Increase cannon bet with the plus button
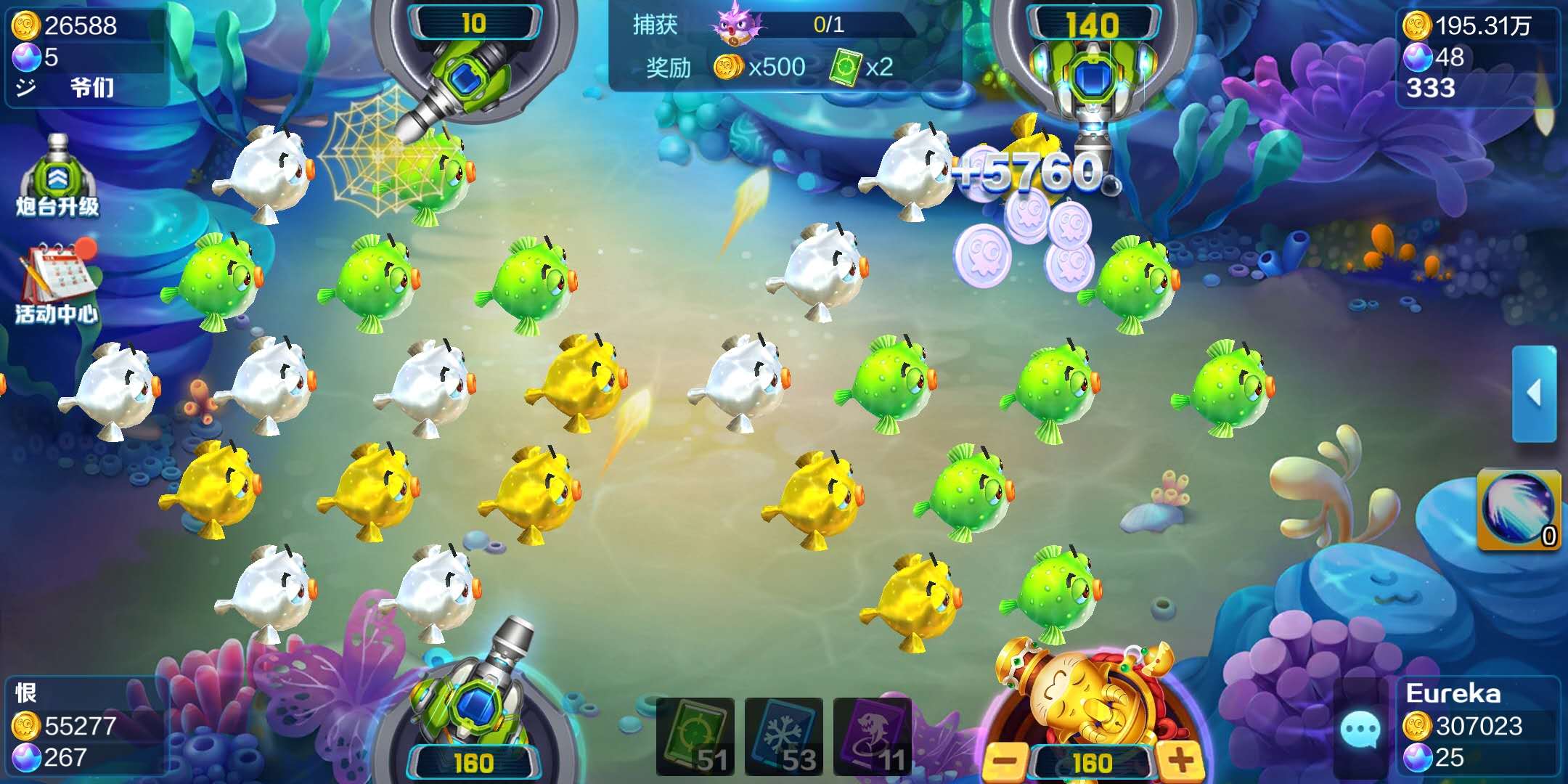The image size is (1568, 784). click(1180, 761)
